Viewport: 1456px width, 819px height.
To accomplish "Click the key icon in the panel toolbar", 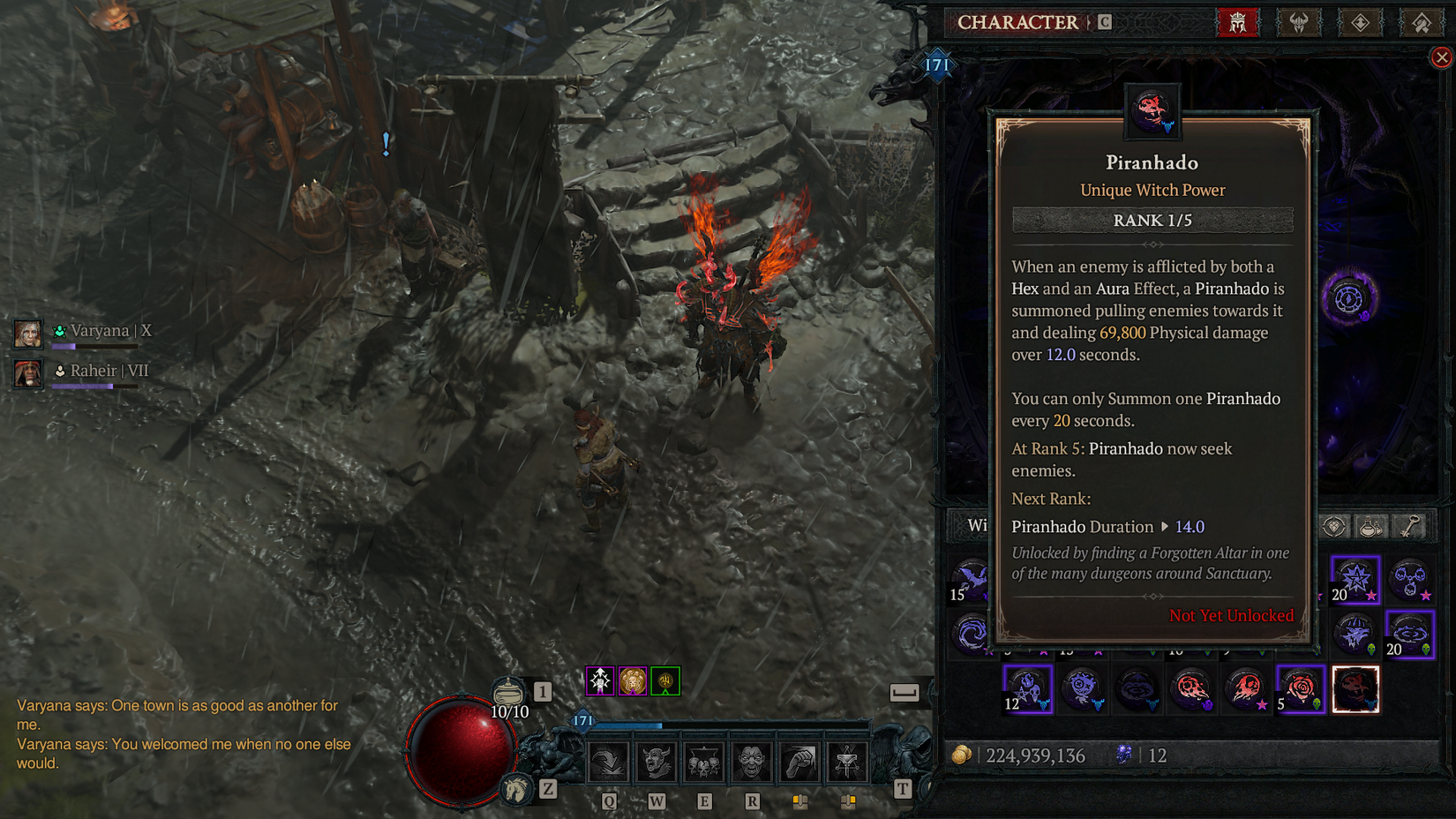I will [x=1412, y=526].
